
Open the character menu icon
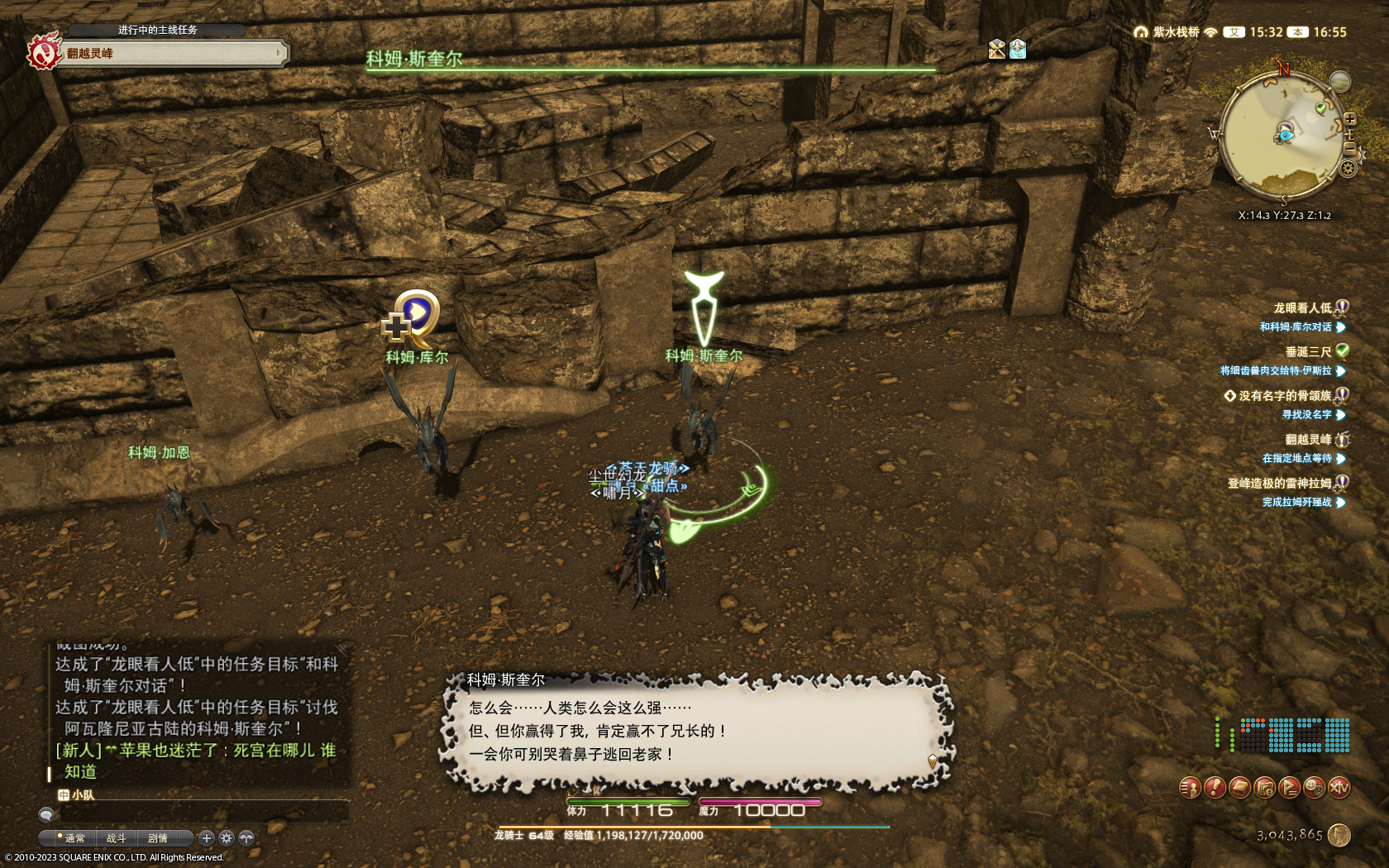click(1190, 788)
